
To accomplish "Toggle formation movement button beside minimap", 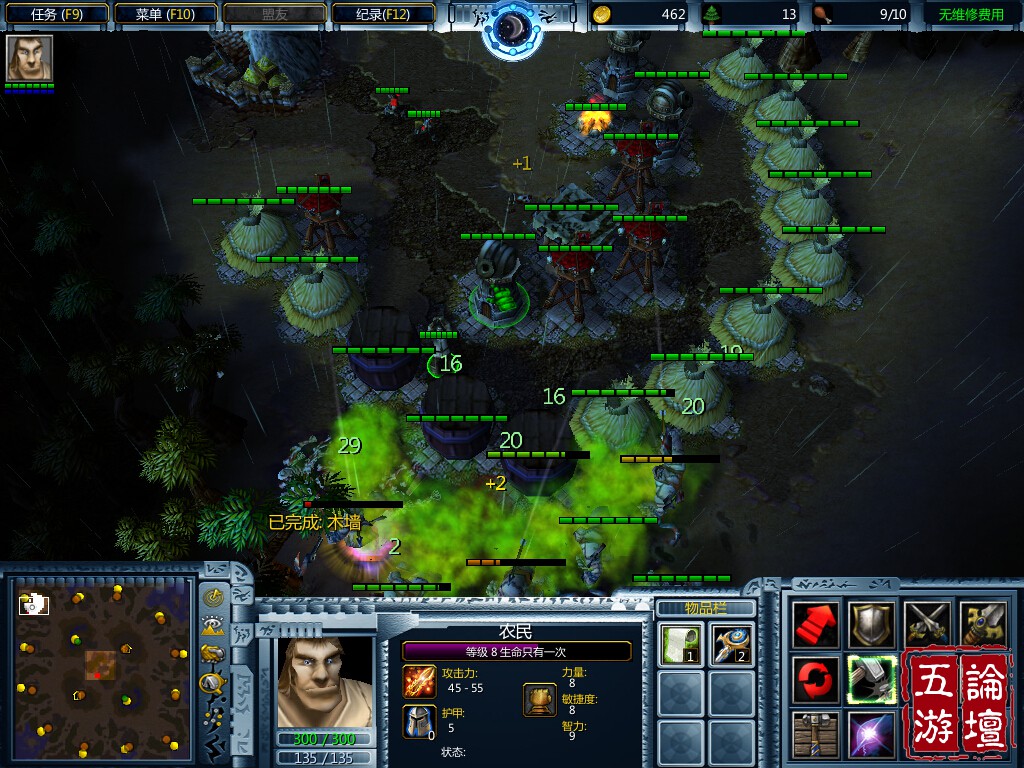I will [x=213, y=683].
